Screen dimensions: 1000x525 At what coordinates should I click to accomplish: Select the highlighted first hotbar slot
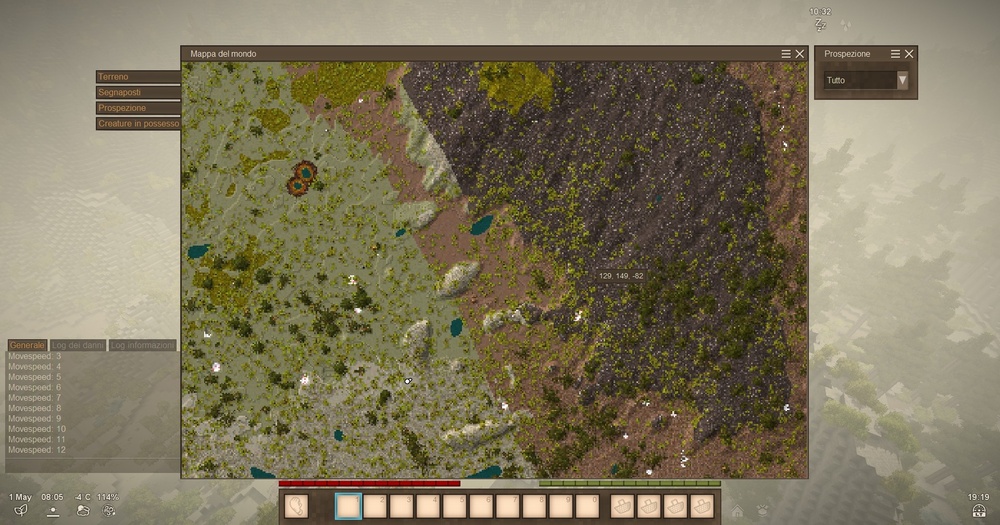point(348,506)
